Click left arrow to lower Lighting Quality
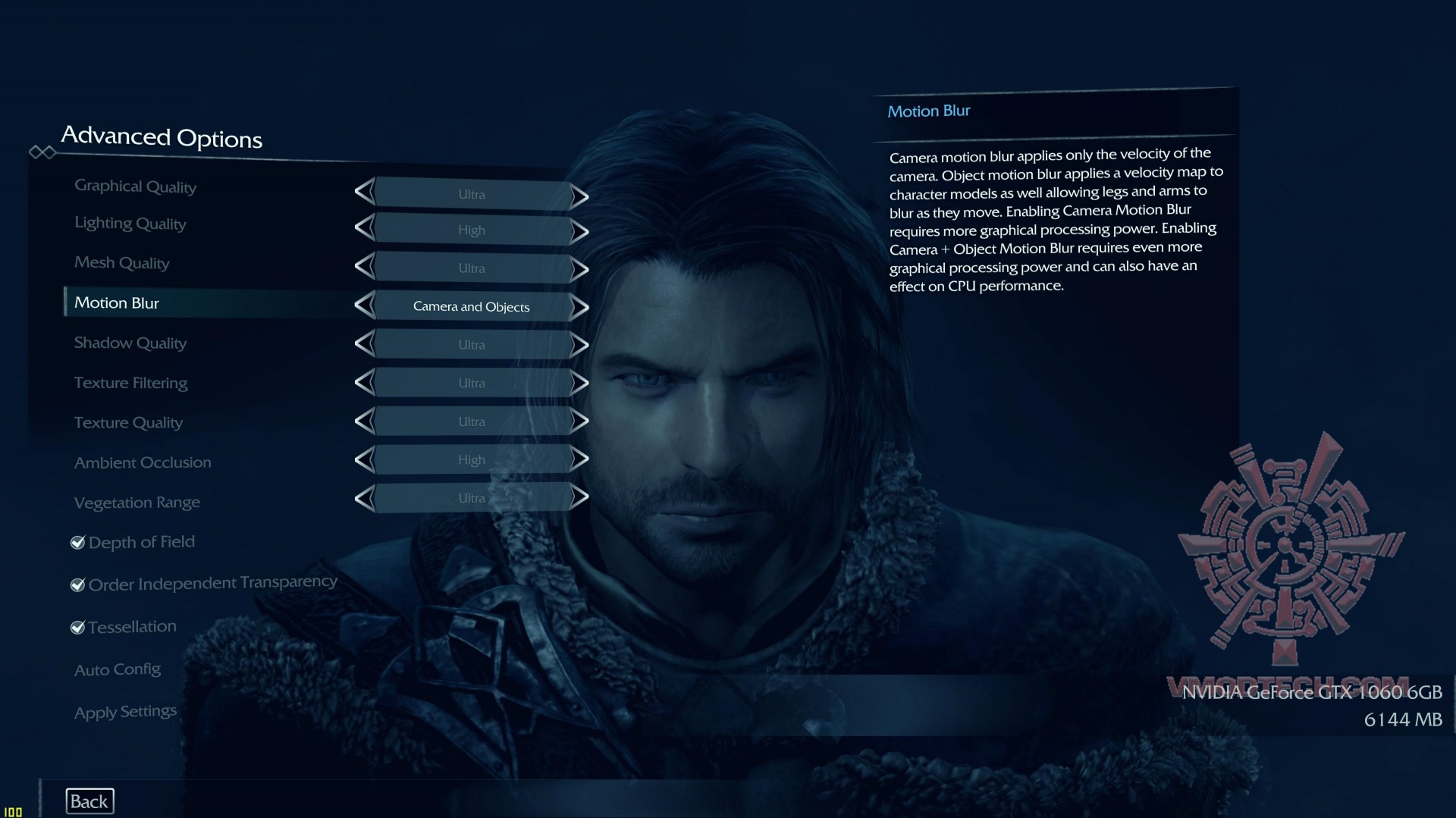 (365, 229)
